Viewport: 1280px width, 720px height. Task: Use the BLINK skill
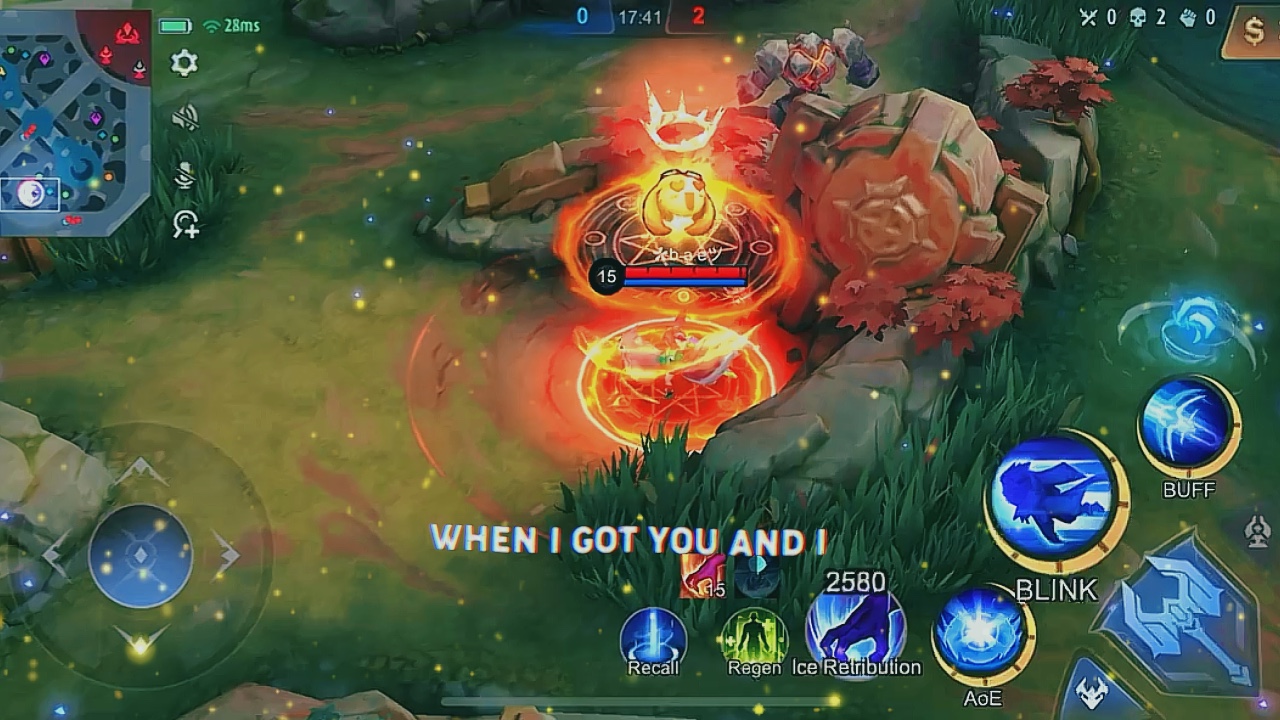(x=1055, y=501)
